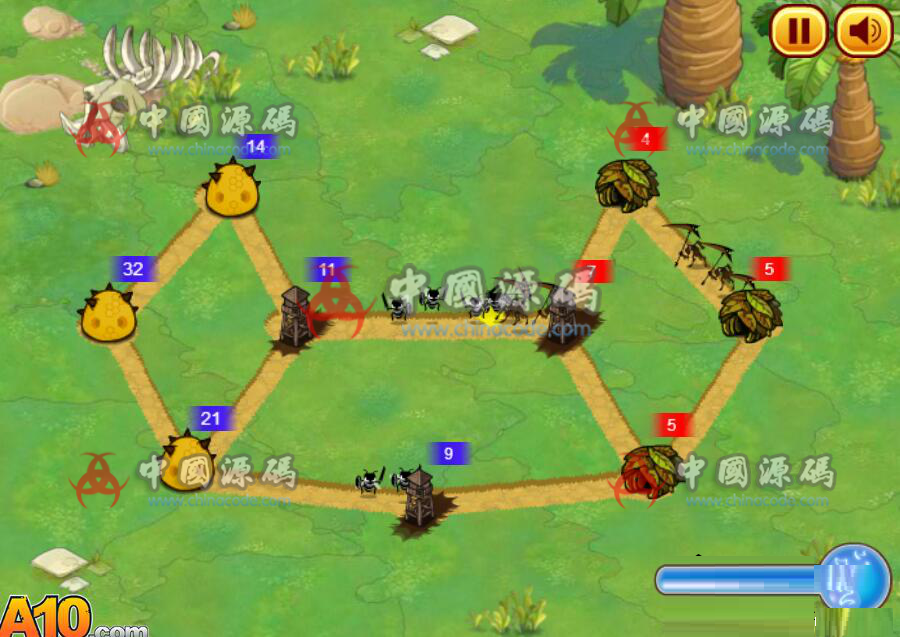The image size is (900, 637).
Task: Target the enemy leaf nest labeled 4
Action: pyautogui.click(x=627, y=183)
